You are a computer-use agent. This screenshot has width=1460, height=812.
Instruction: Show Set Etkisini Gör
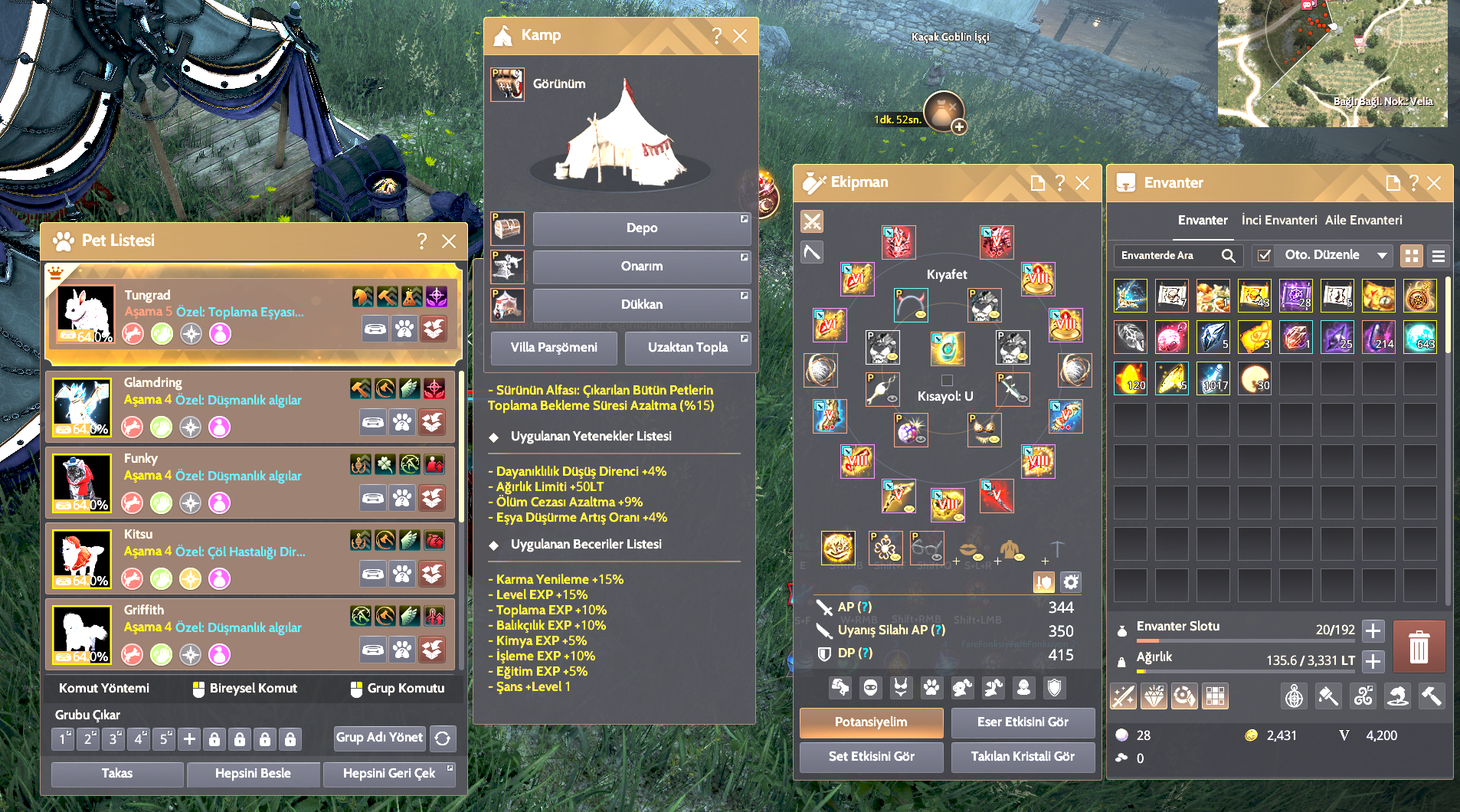871,757
